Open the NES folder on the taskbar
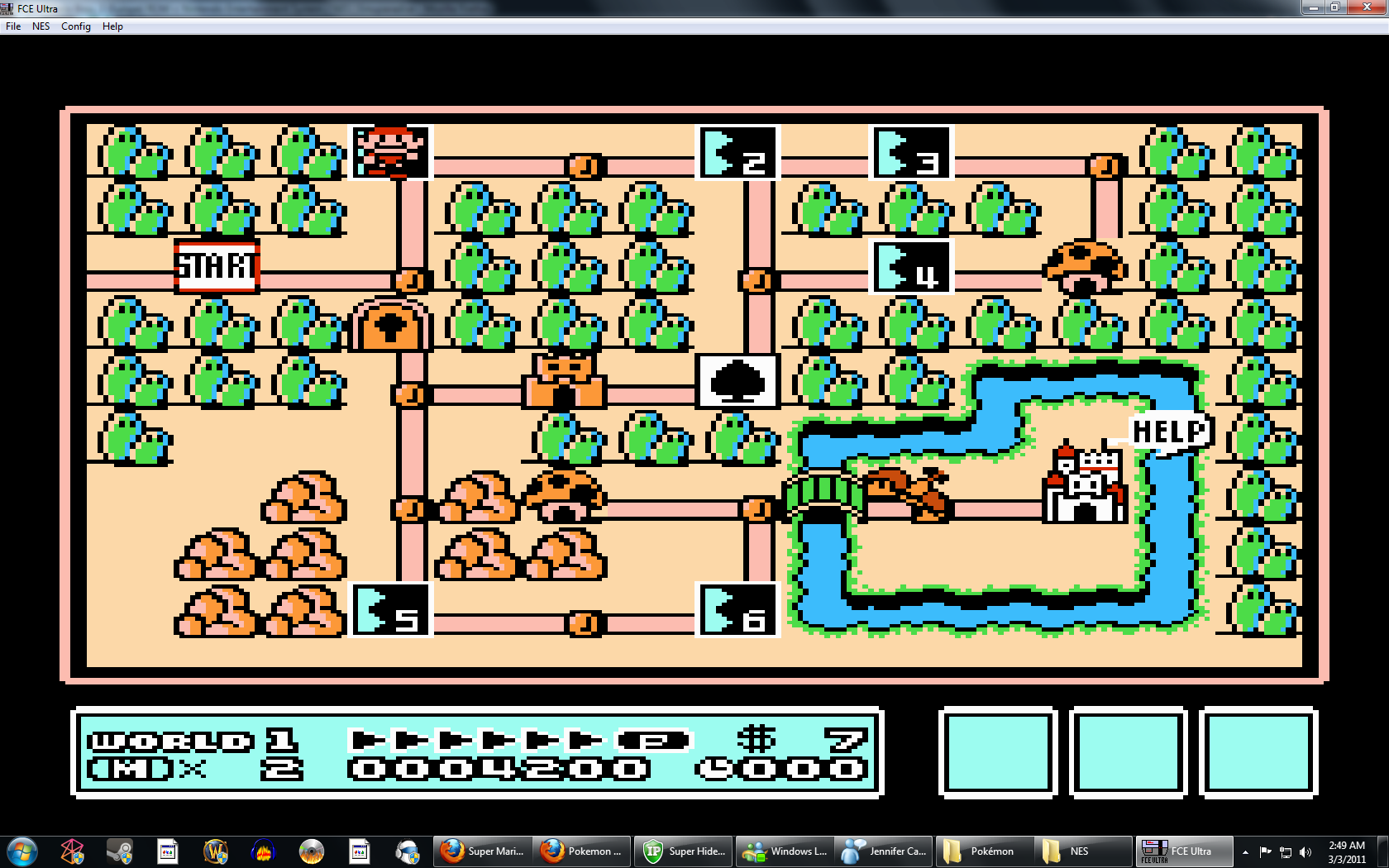Image resolution: width=1389 pixels, height=868 pixels. coord(1083,851)
